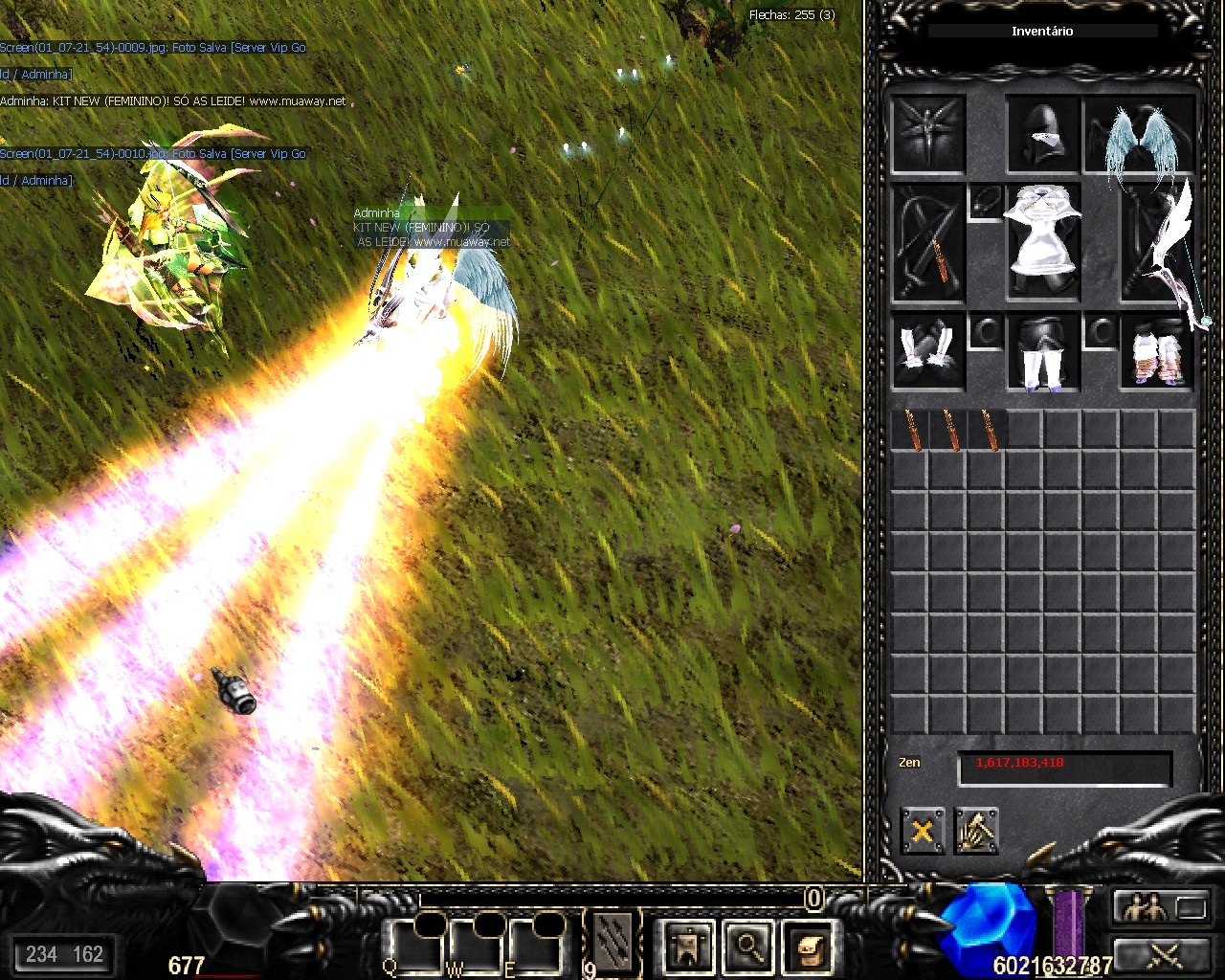Viewport: 1225px width, 980px height.
Task: Click the Zen amount field
Action: click(1064, 767)
